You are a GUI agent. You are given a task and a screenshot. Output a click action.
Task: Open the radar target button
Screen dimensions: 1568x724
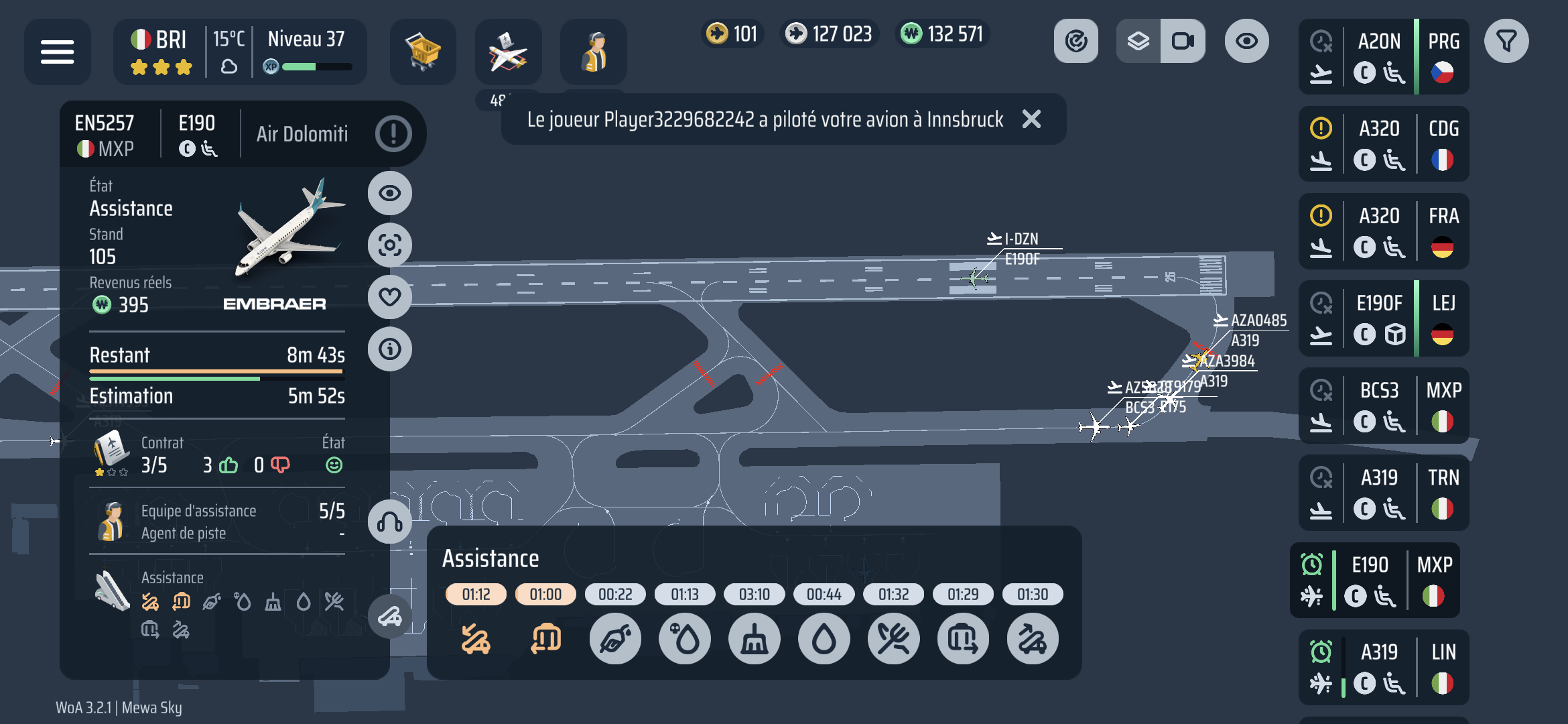tap(1076, 42)
